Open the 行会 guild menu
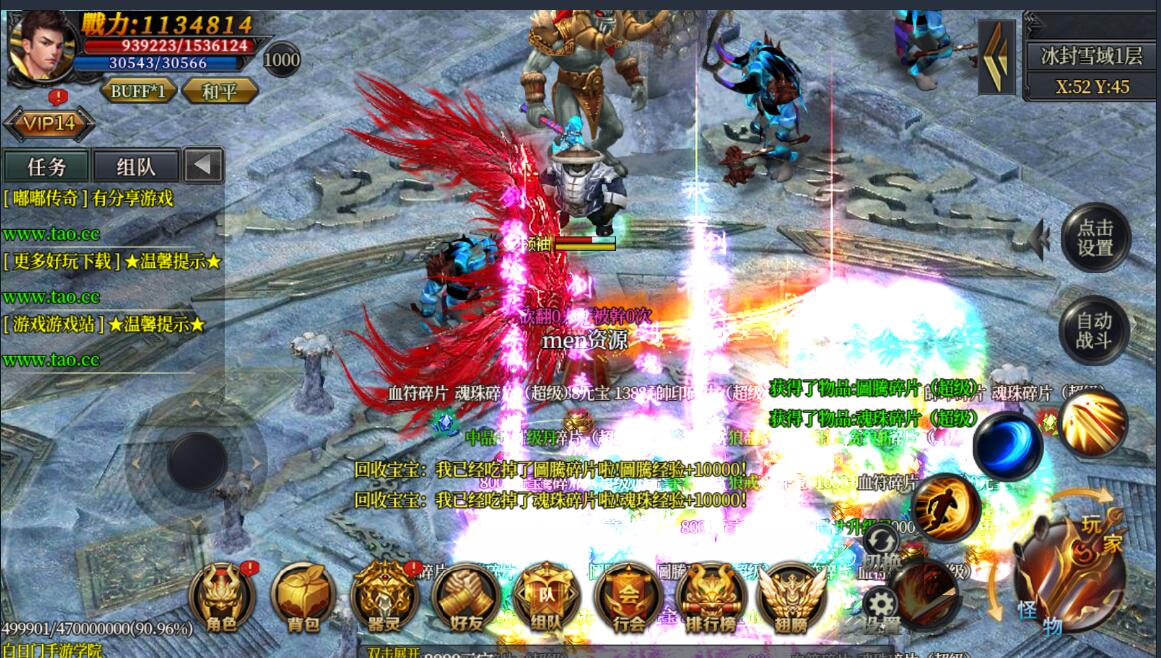 tap(628, 599)
